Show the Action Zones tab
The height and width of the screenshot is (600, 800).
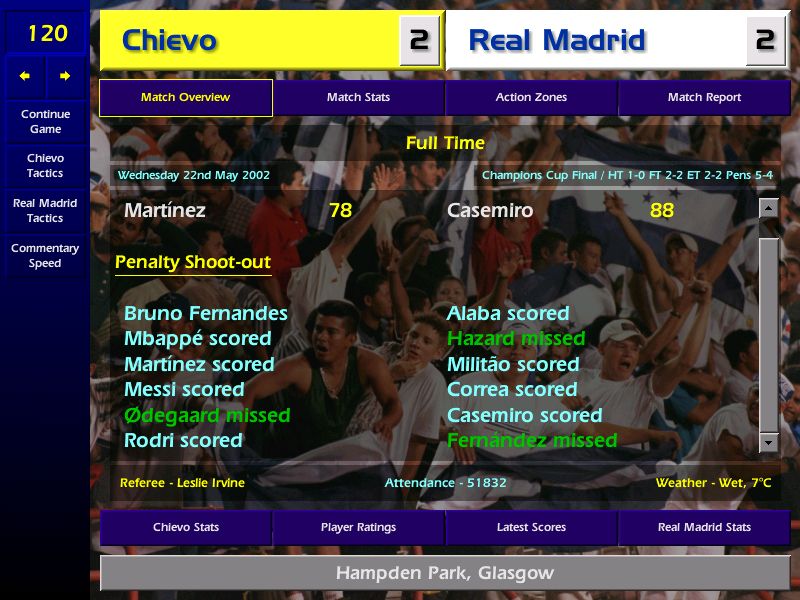point(531,98)
